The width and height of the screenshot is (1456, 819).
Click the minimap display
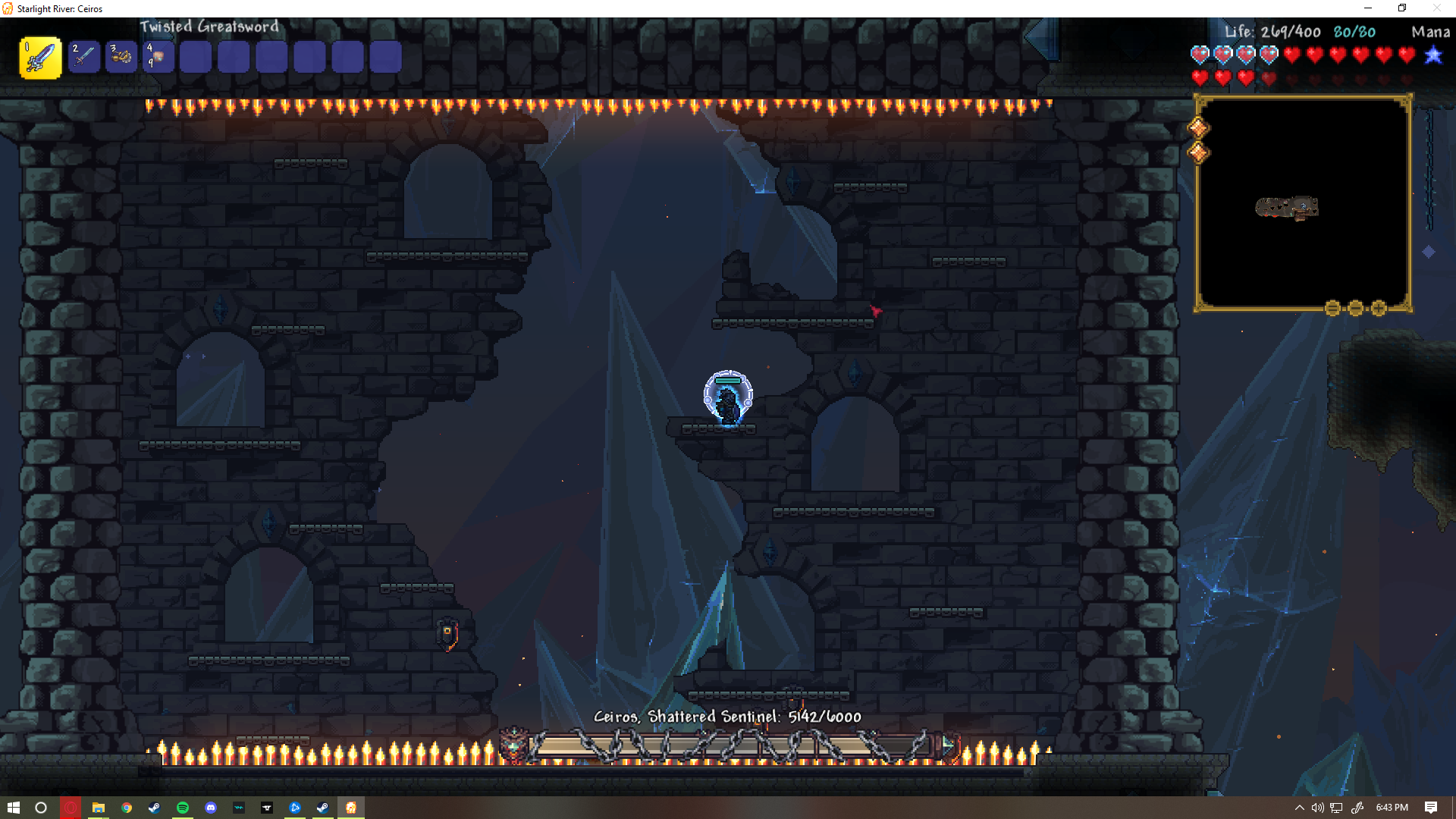[x=1303, y=203]
